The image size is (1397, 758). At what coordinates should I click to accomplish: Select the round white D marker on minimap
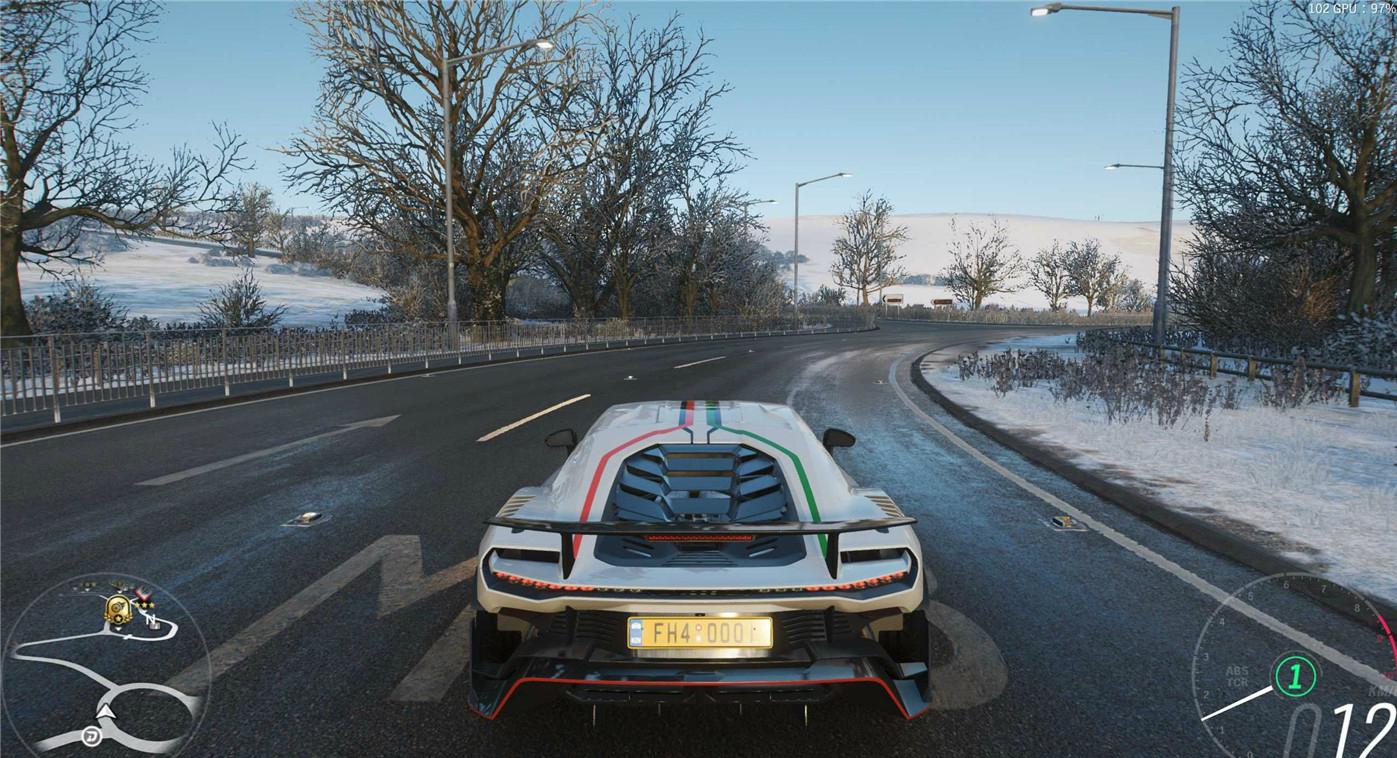coord(90,738)
